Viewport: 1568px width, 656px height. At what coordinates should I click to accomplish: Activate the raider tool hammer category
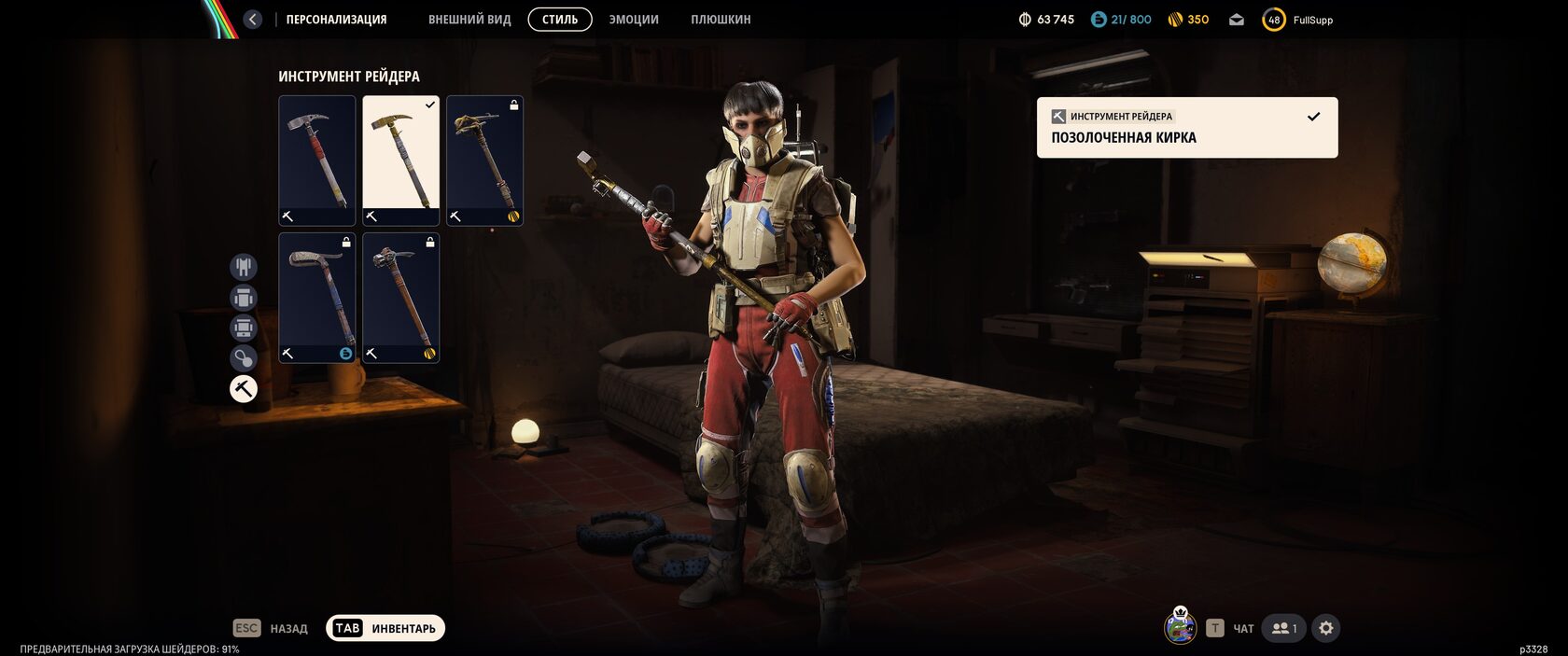(x=244, y=388)
